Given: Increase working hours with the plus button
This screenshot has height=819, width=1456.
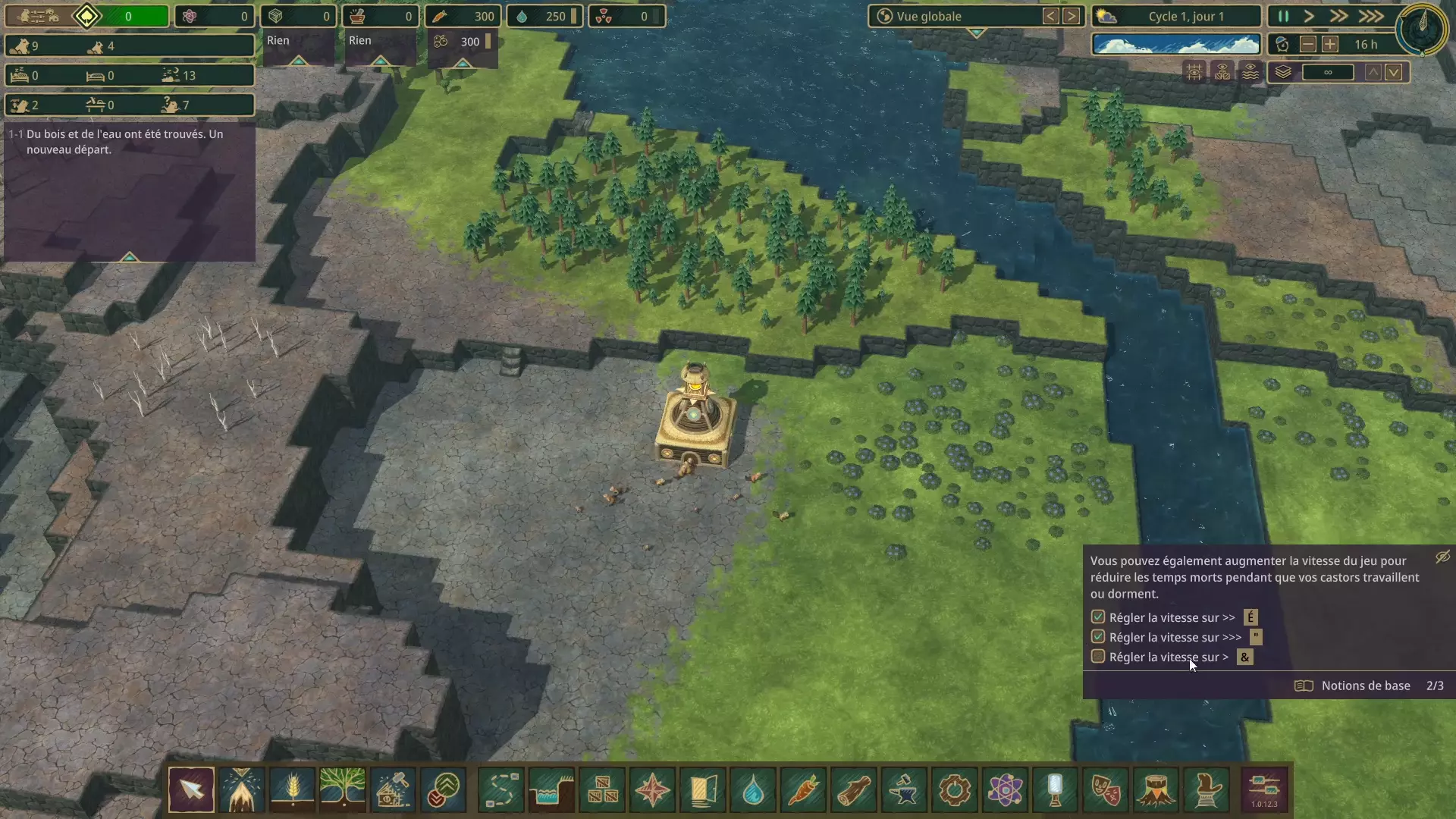Looking at the screenshot, I should coord(1330,45).
